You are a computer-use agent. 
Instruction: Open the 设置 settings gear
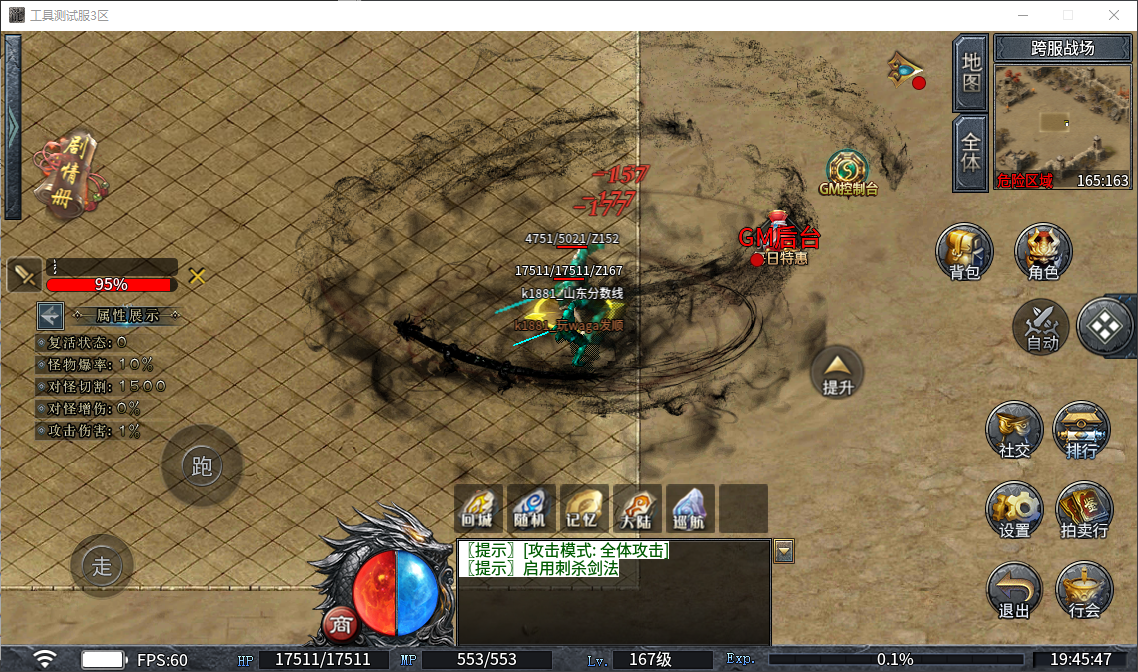(x=1014, y=511)
